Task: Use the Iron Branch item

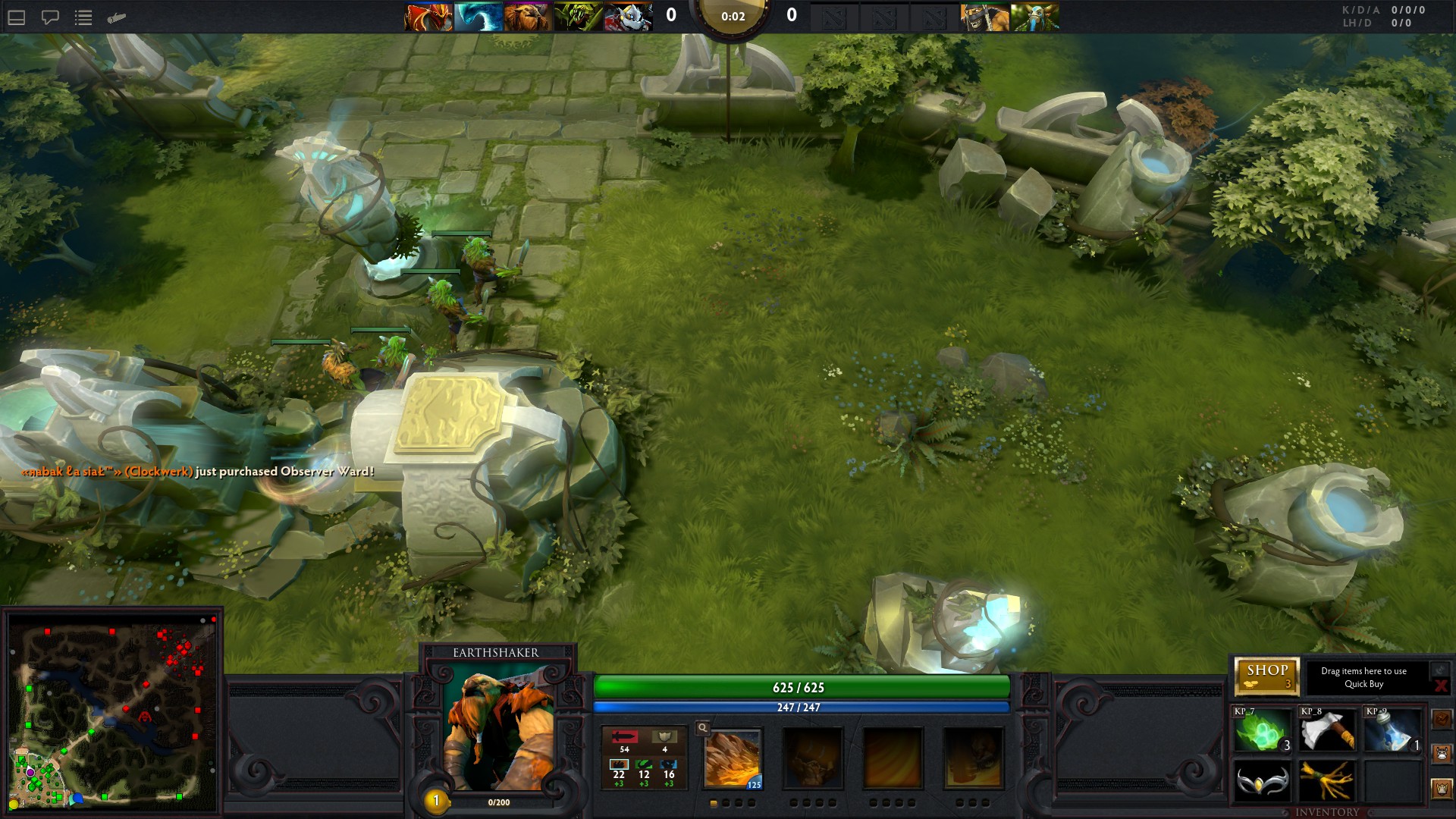Action: coord(1327,781)
